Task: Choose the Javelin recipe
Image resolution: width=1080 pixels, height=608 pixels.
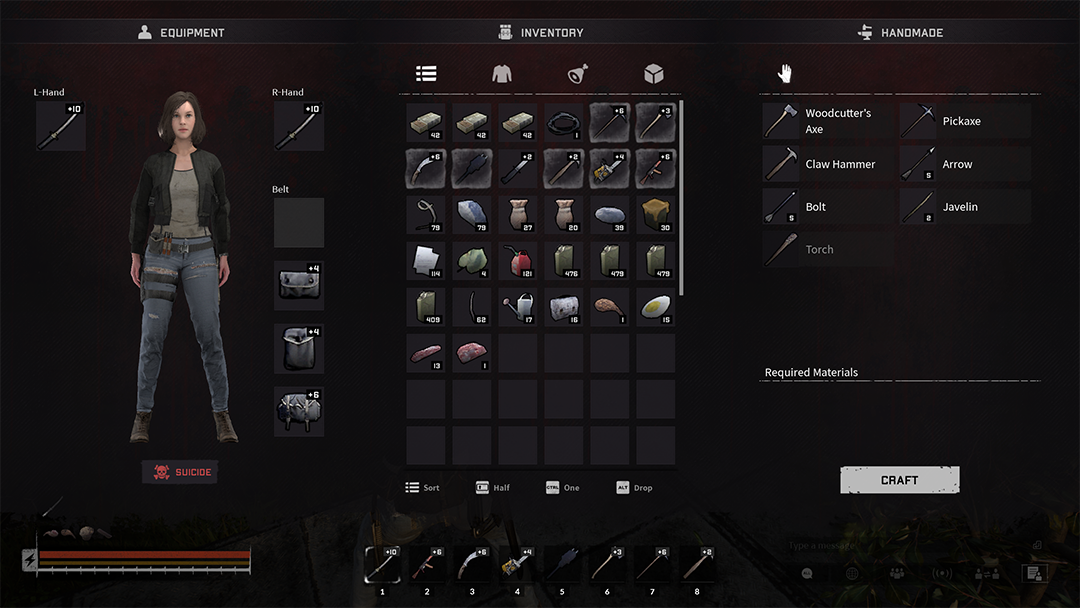Action: pyautogui.click(x=964, y=207)
